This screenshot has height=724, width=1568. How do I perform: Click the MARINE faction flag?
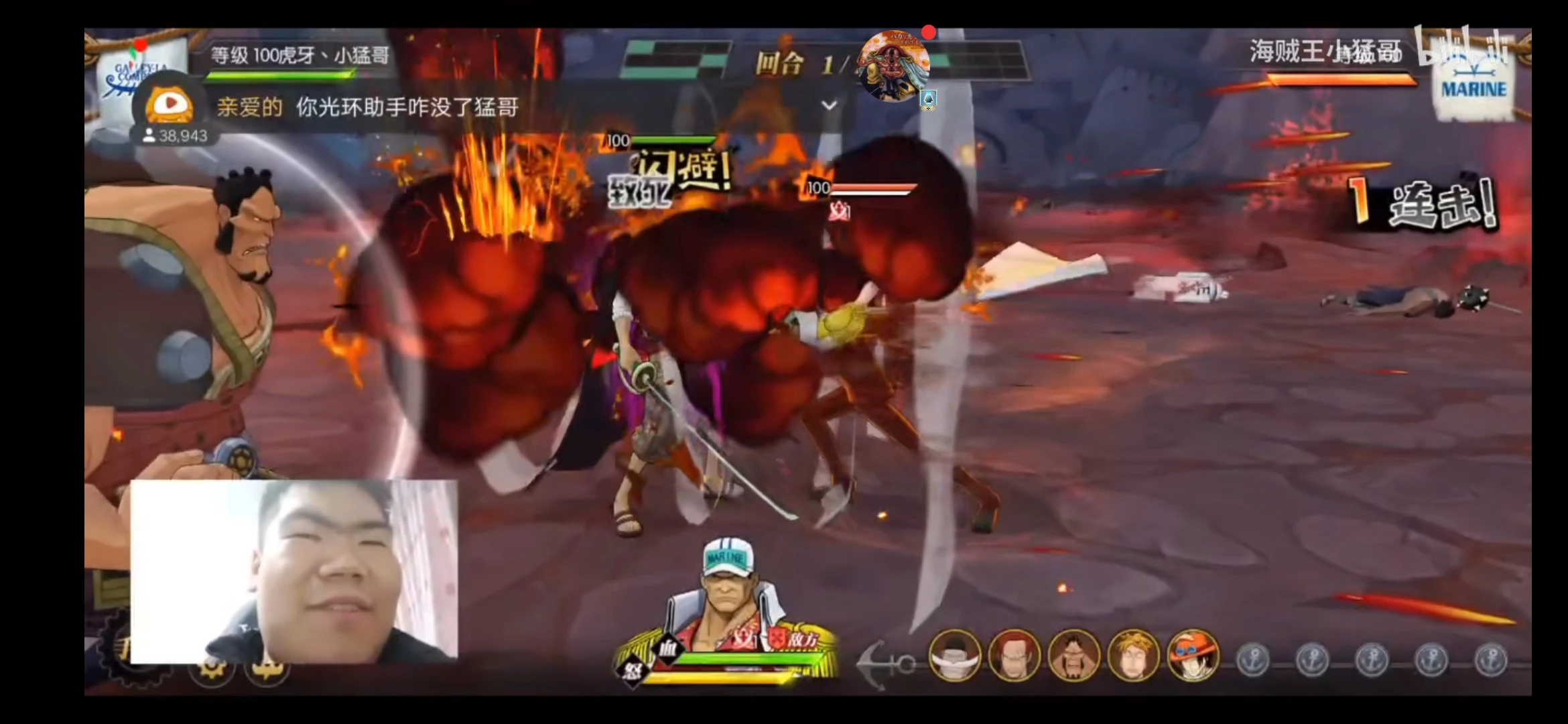click(x=1474, y=84)
